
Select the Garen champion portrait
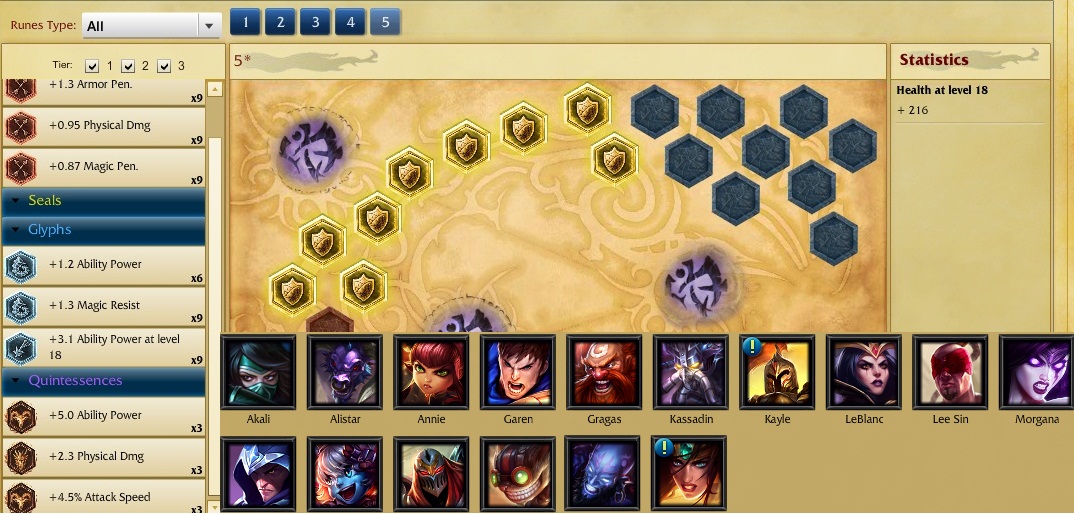pyautogui.click(x=518, y=372)
